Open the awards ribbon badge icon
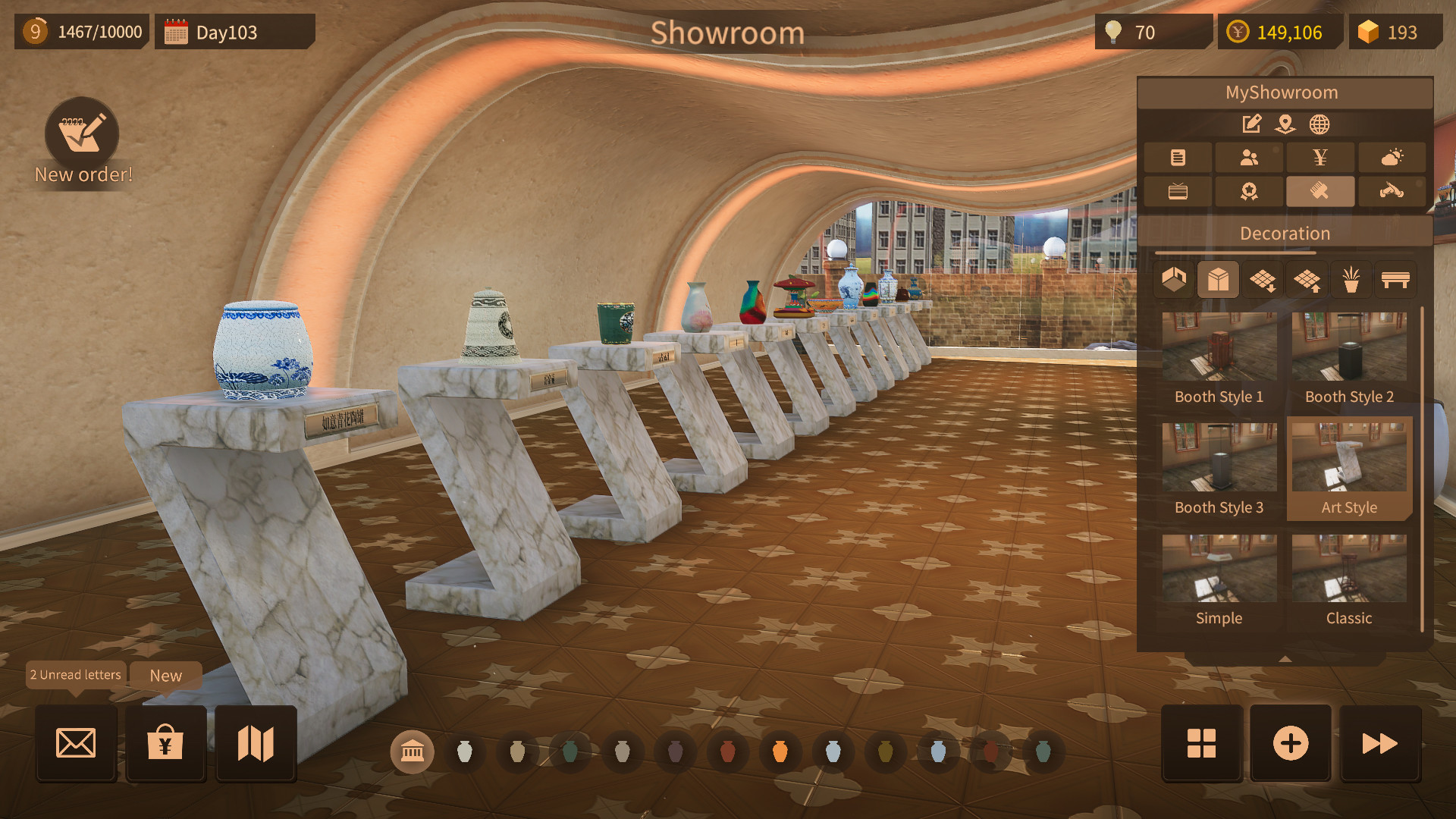The width and height of the screenshot is (1456, 819). coord(1249,191)
